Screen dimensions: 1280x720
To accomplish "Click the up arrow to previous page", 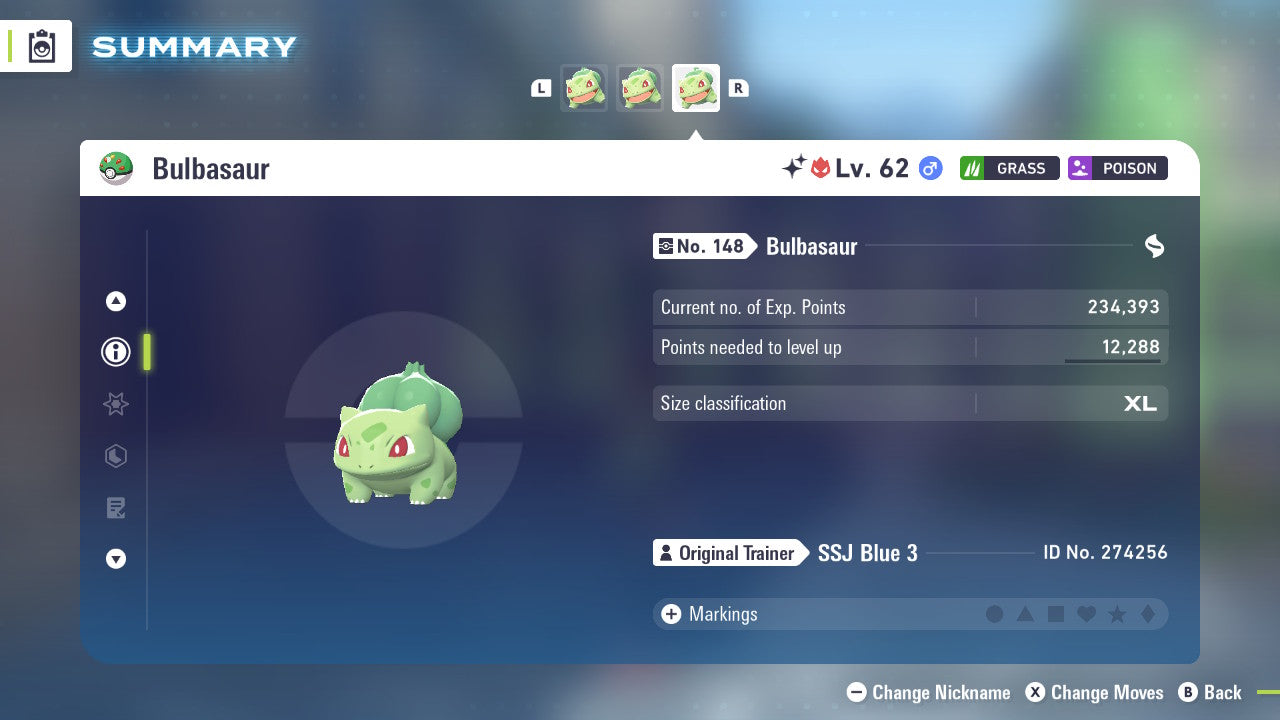I will click(x=116, y=301).
